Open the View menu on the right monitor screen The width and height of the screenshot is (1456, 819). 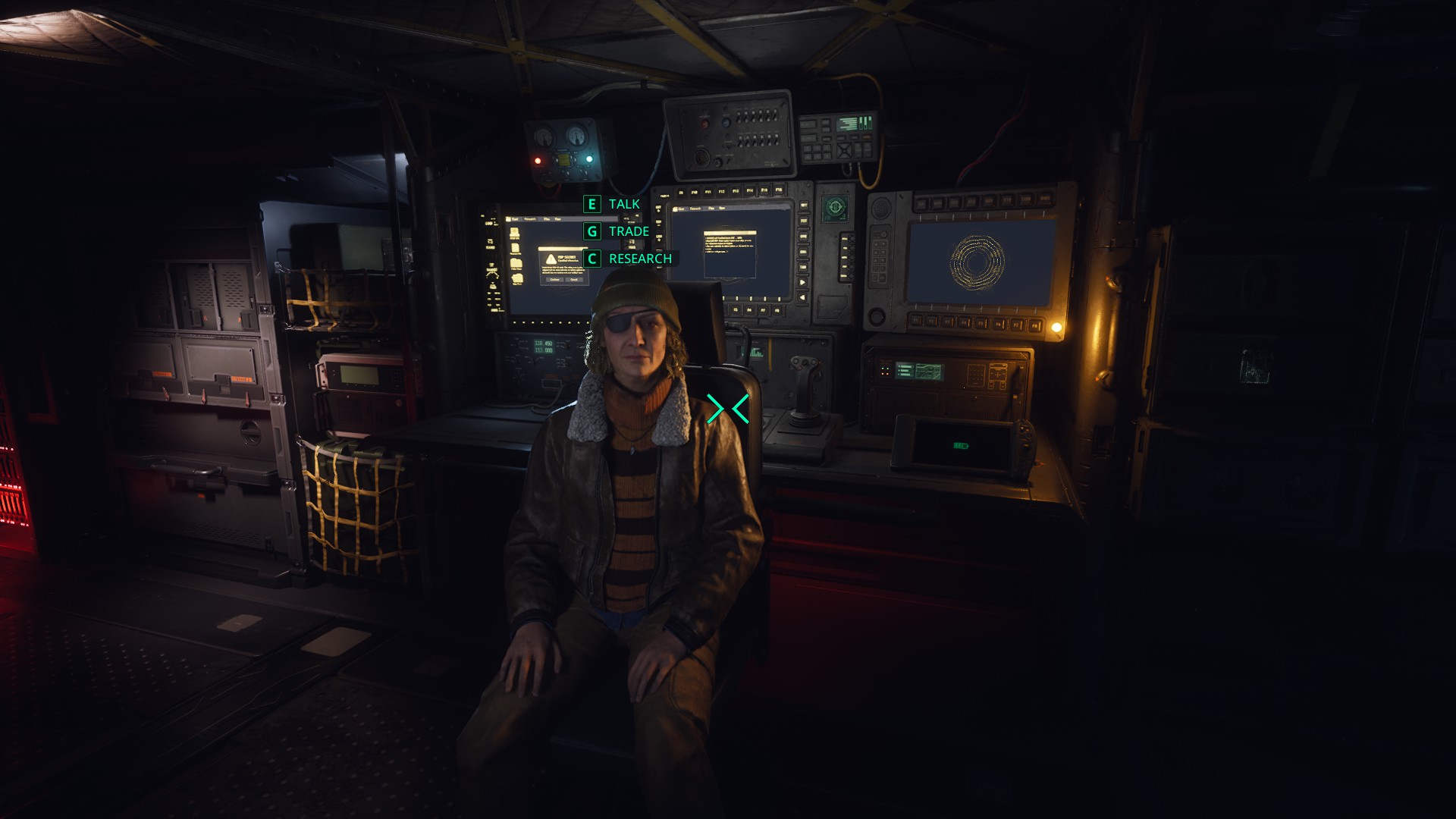tap(722, 209)
